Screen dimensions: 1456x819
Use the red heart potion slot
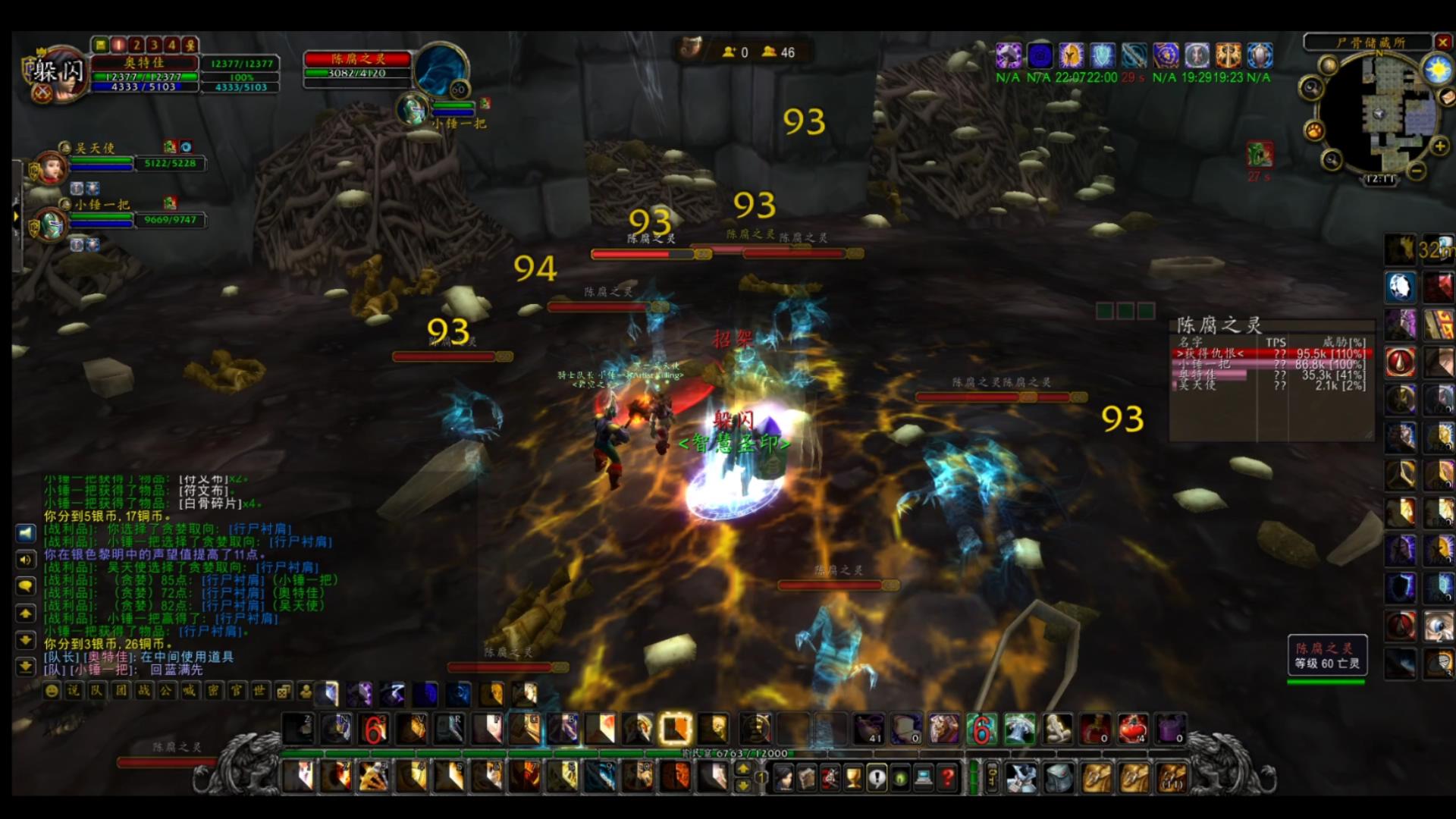(1132, 730)
